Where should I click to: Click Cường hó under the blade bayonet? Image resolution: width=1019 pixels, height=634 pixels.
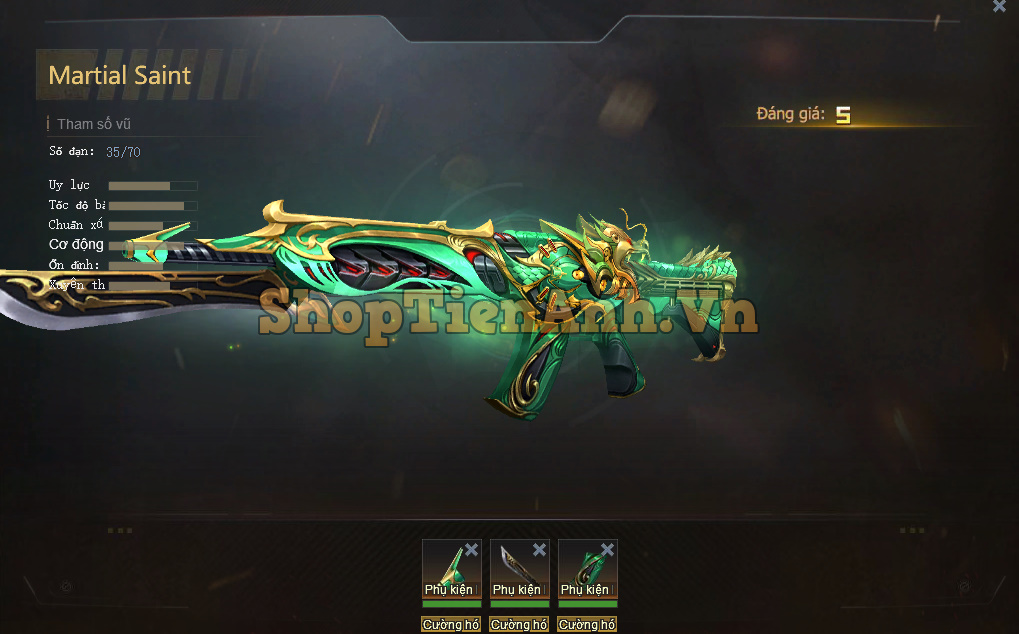(x=519, y=625)
